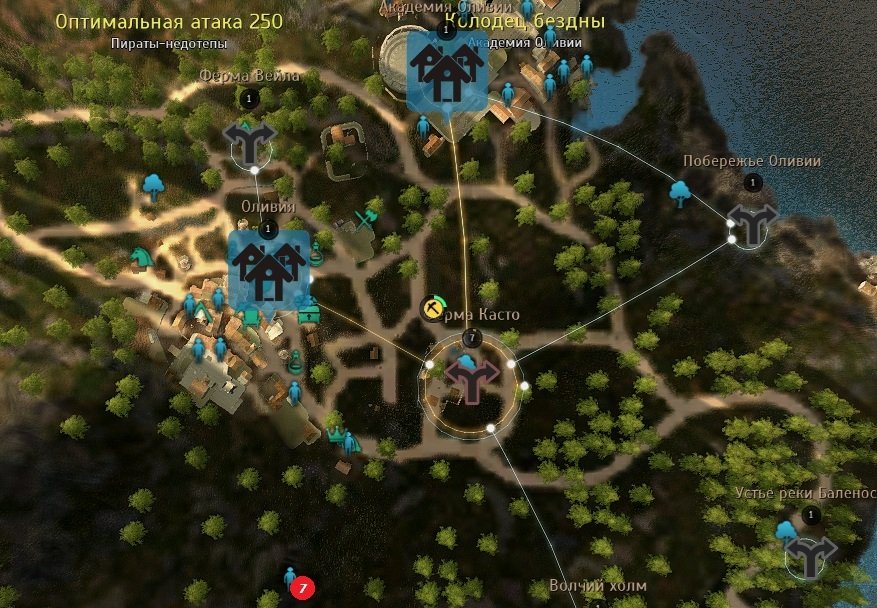
Task: Click the green horse stable icon
Action: point(140,260)
